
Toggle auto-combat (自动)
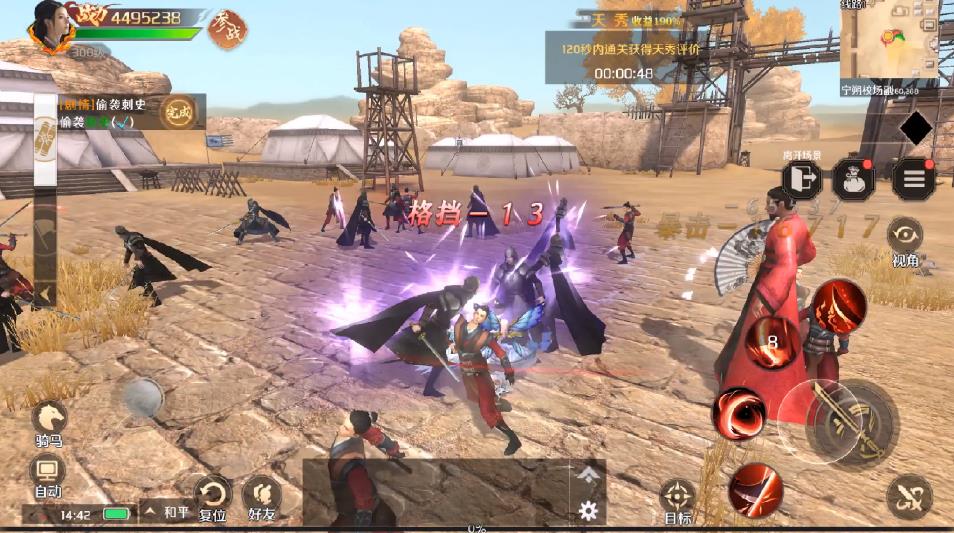pos(48,471)
